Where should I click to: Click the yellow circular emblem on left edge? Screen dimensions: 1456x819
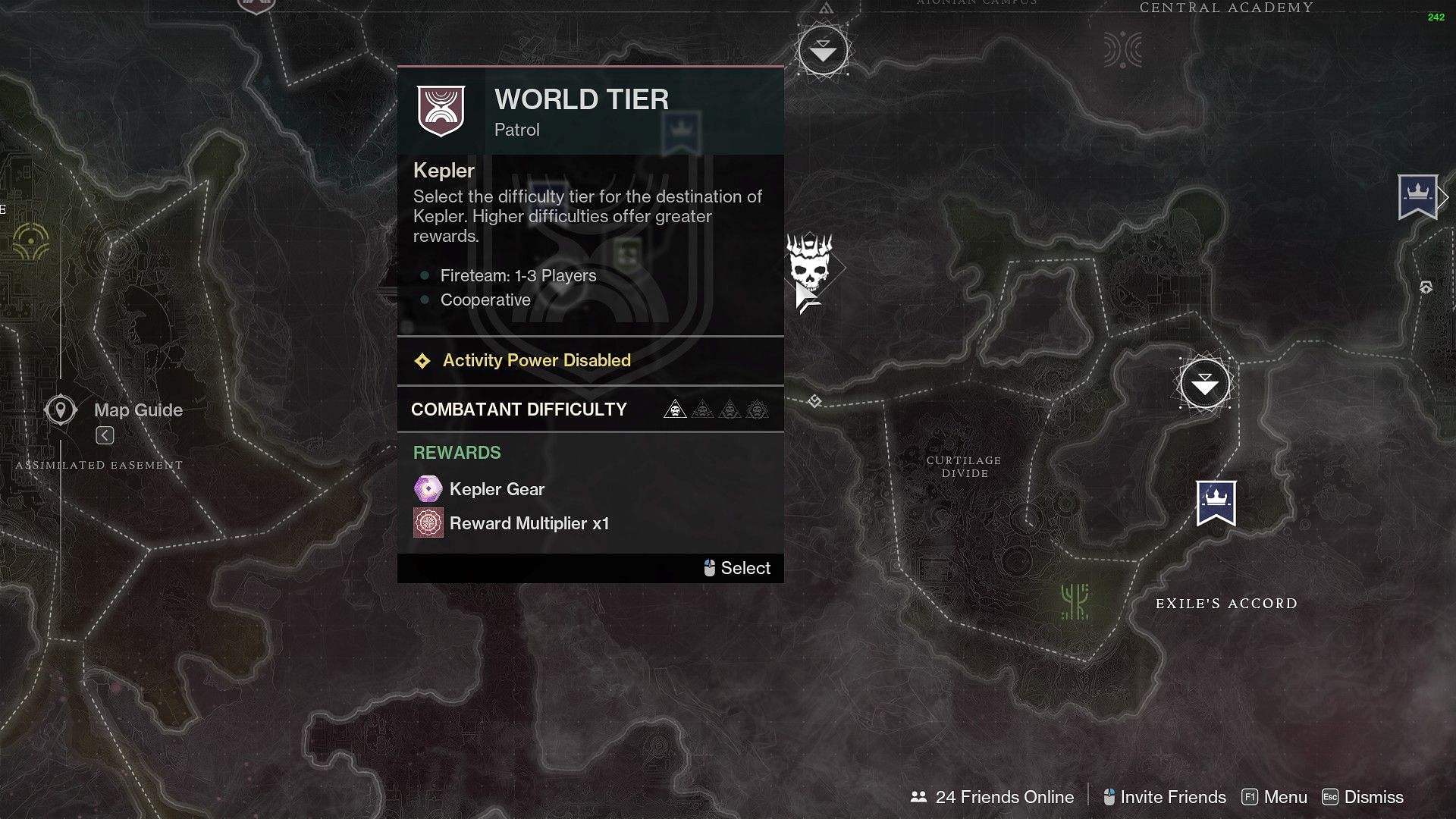[x=31, y=242]
